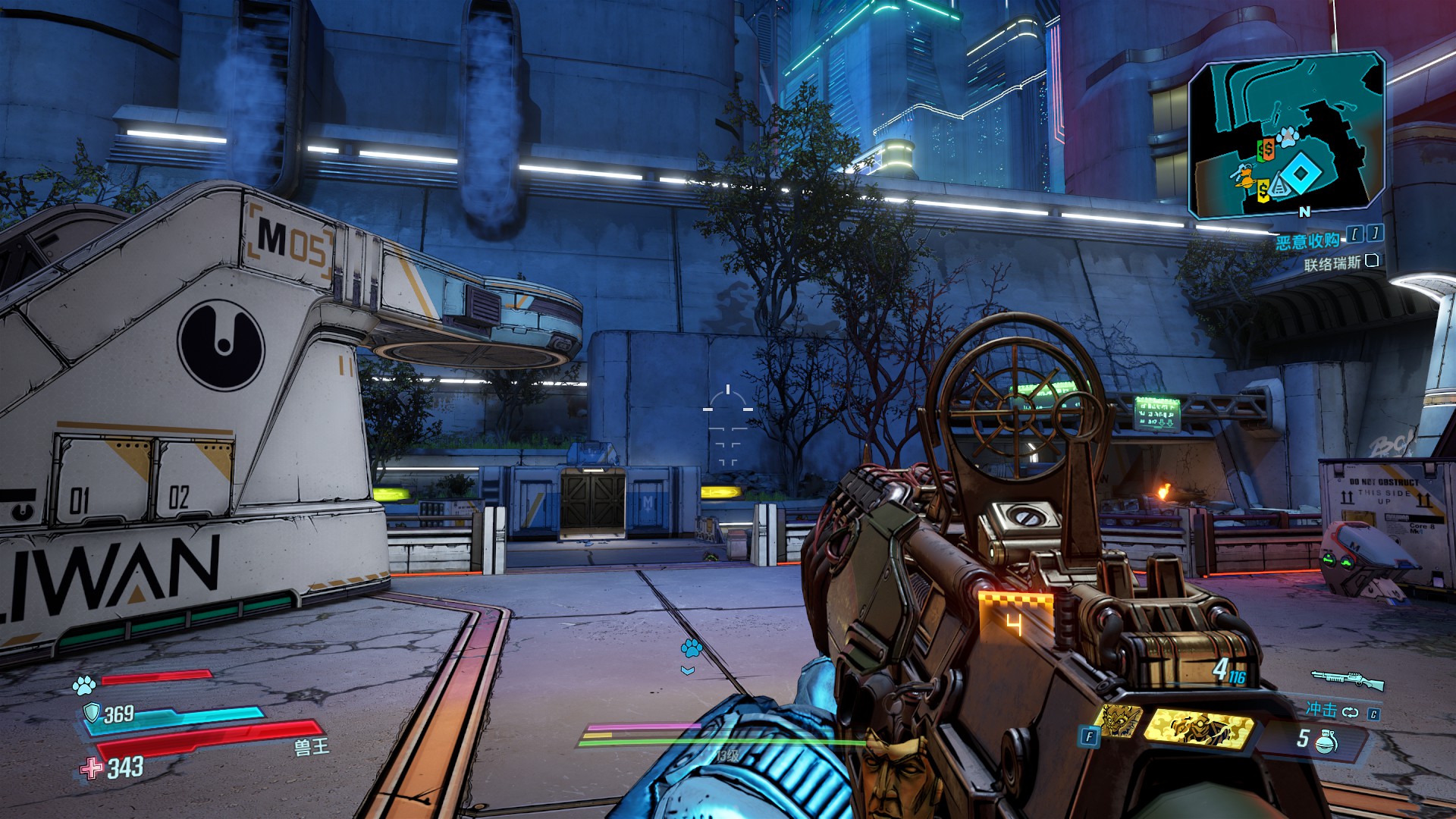
Task: Click the pet paw marker on minimap
Action: [x=1286, y=137]
